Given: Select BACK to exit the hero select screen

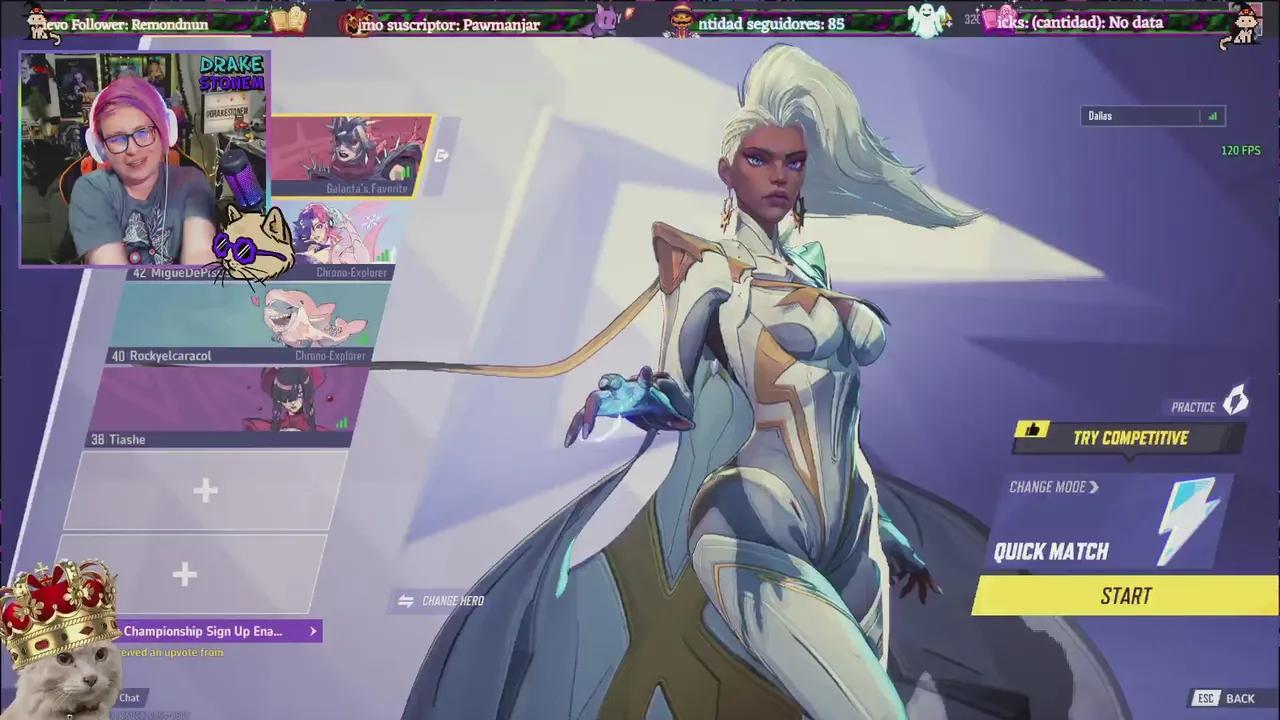Looking at the screenshot, I should click(x=1241, y=698).
